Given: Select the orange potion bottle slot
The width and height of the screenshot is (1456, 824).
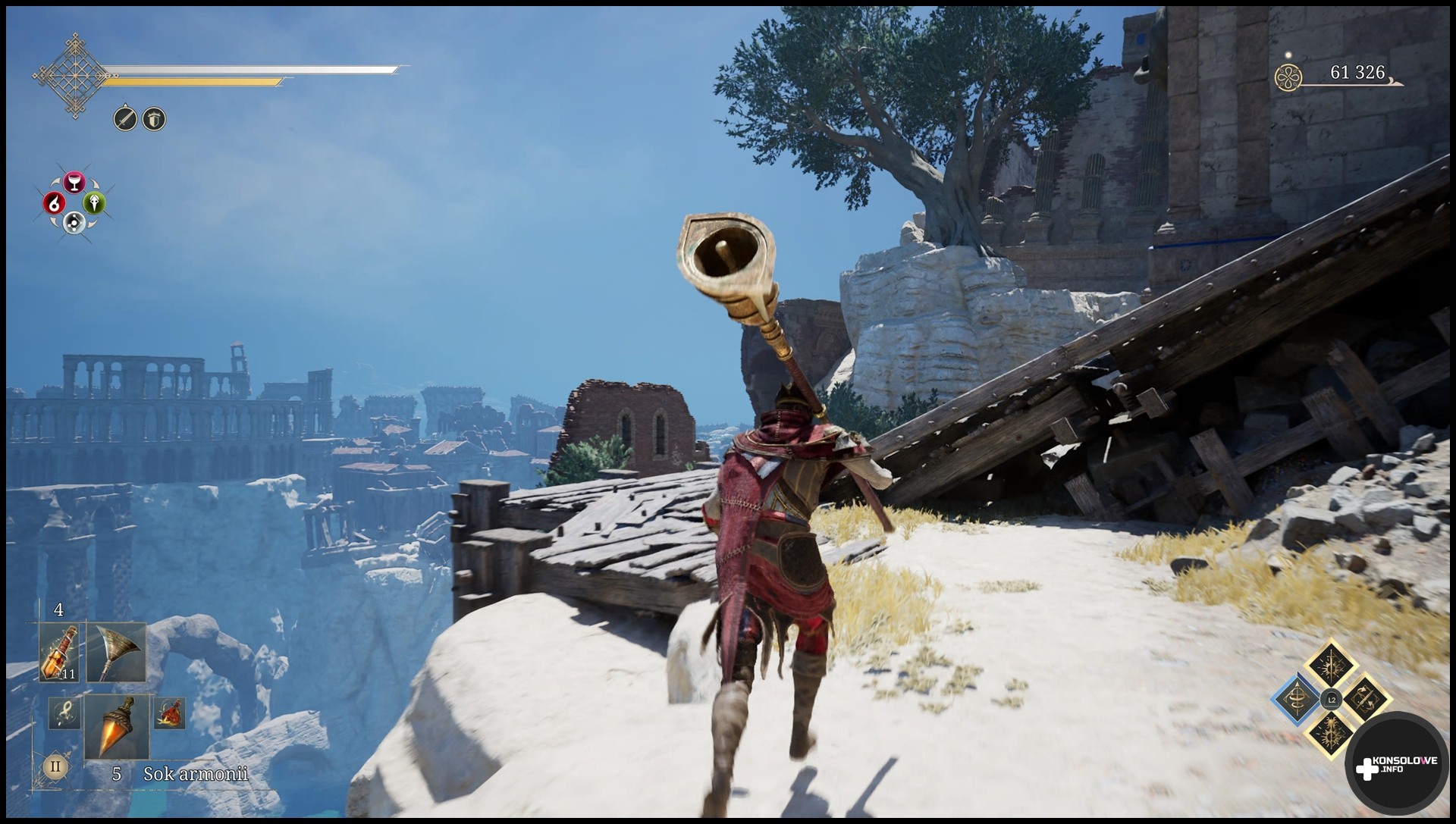Looking at the screenshot, I should pos(59,653).
